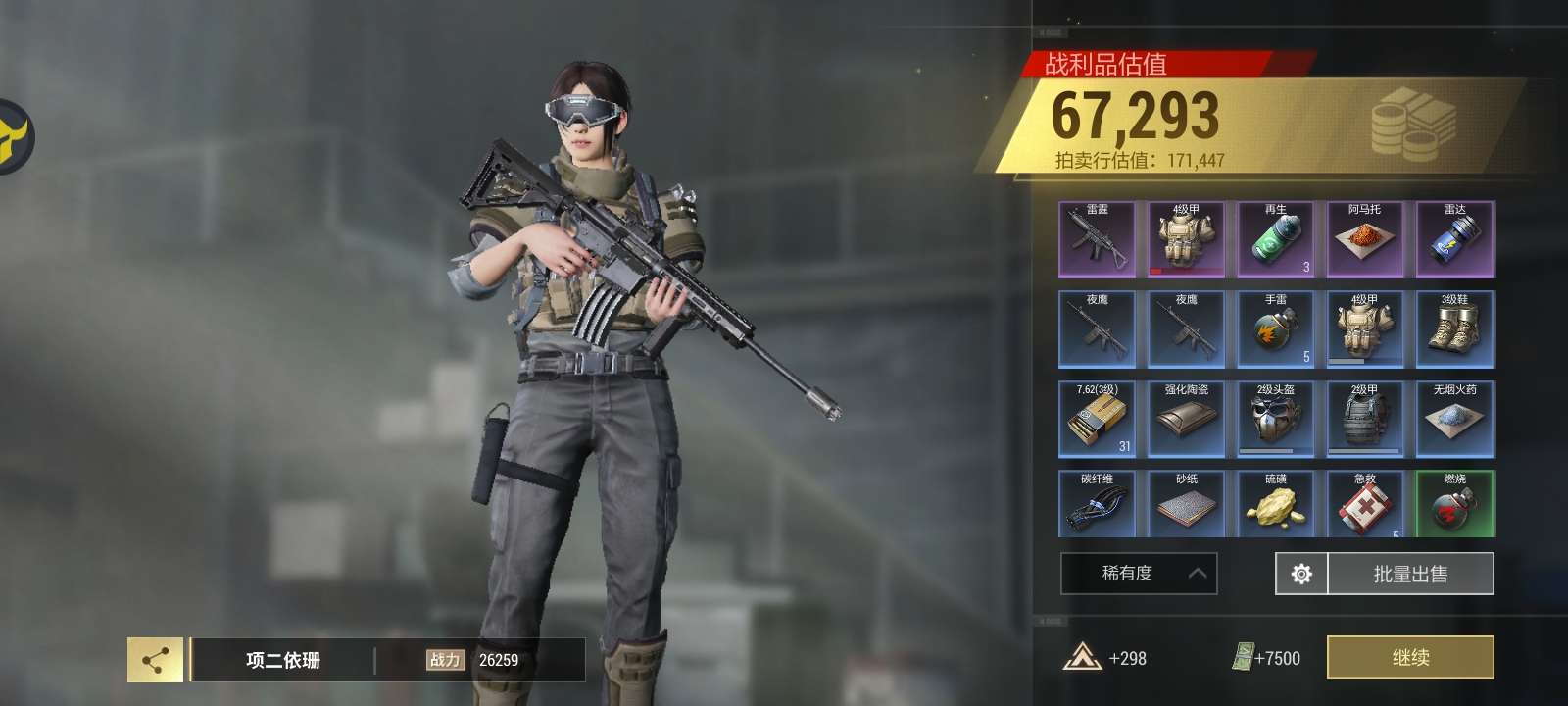The image size is (1568, 706).
Task: Pick the 强化陶瓷 plate item
Action: click(1187, 420)
